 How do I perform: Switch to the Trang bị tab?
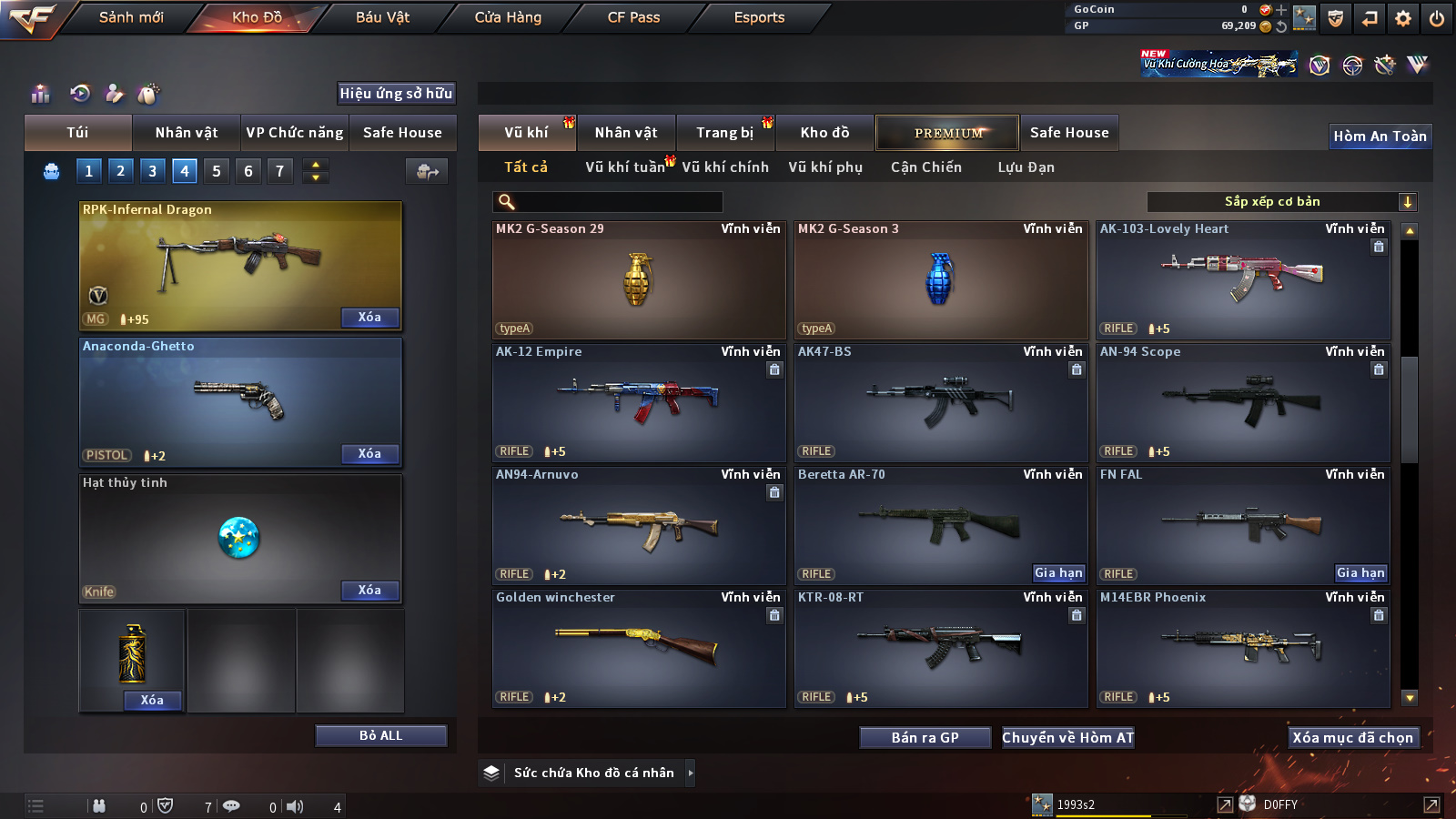click(x=724, y=133)
